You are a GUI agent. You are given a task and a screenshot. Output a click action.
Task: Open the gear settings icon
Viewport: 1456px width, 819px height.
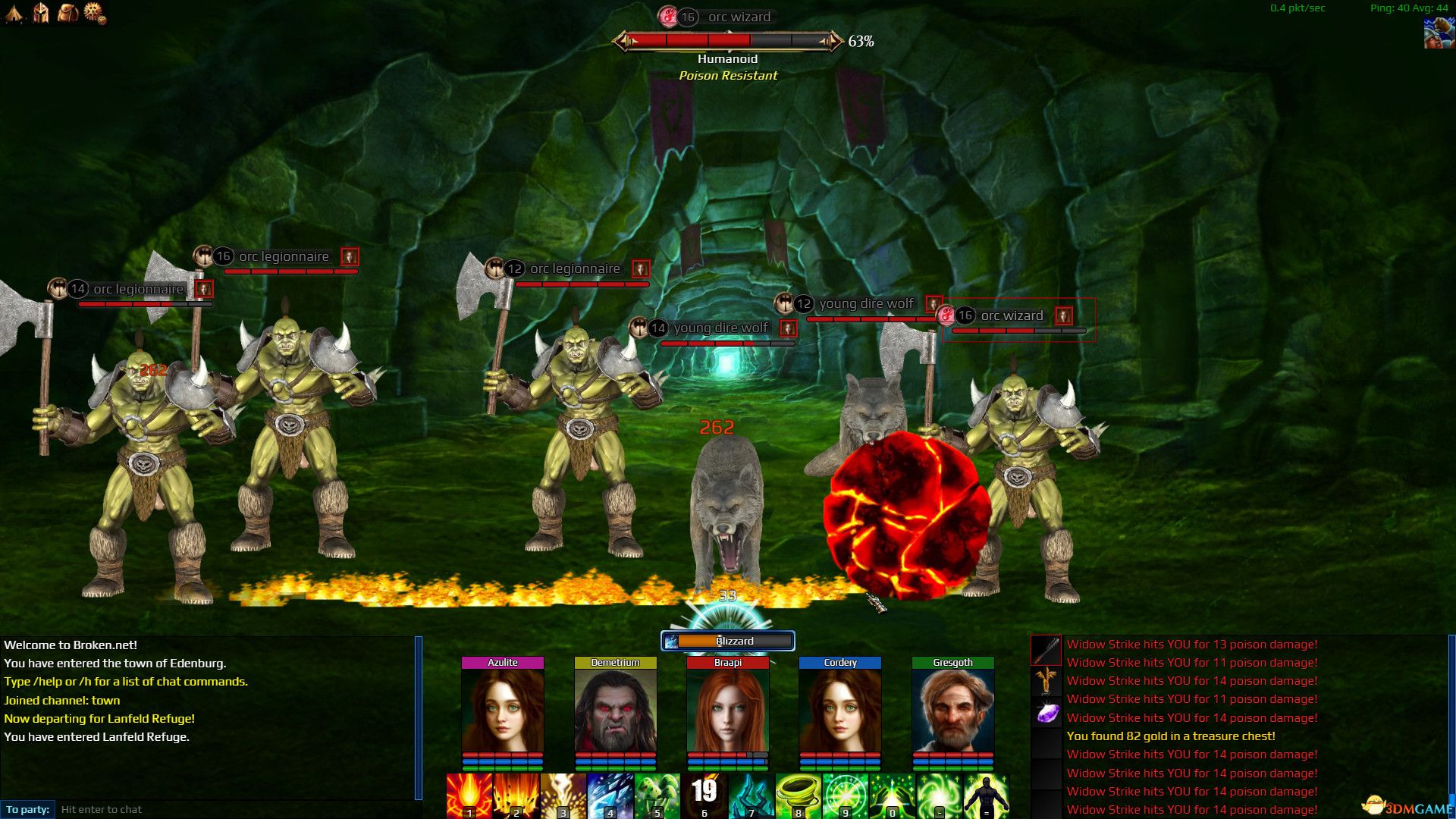pyautogui.click(x=94, y=12)
